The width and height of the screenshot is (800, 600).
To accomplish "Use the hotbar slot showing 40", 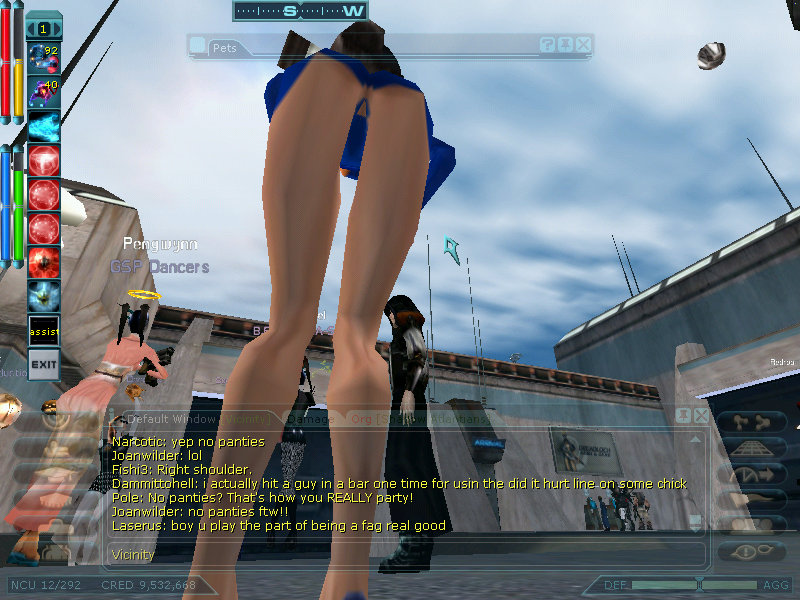I will [x=43, y=92].
